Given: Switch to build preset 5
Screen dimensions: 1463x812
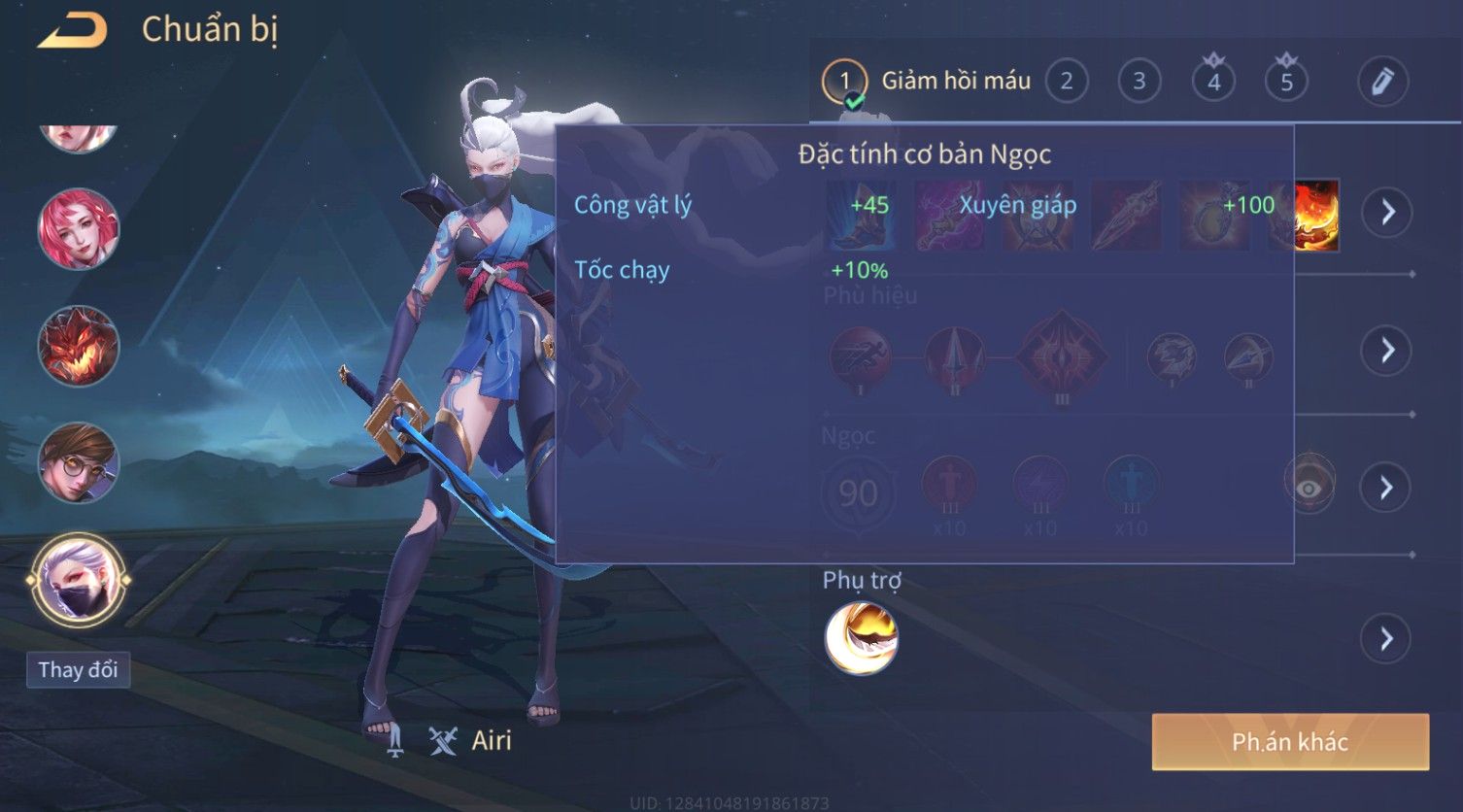Looking at the screenshot, I should [x=1286, y=82].
